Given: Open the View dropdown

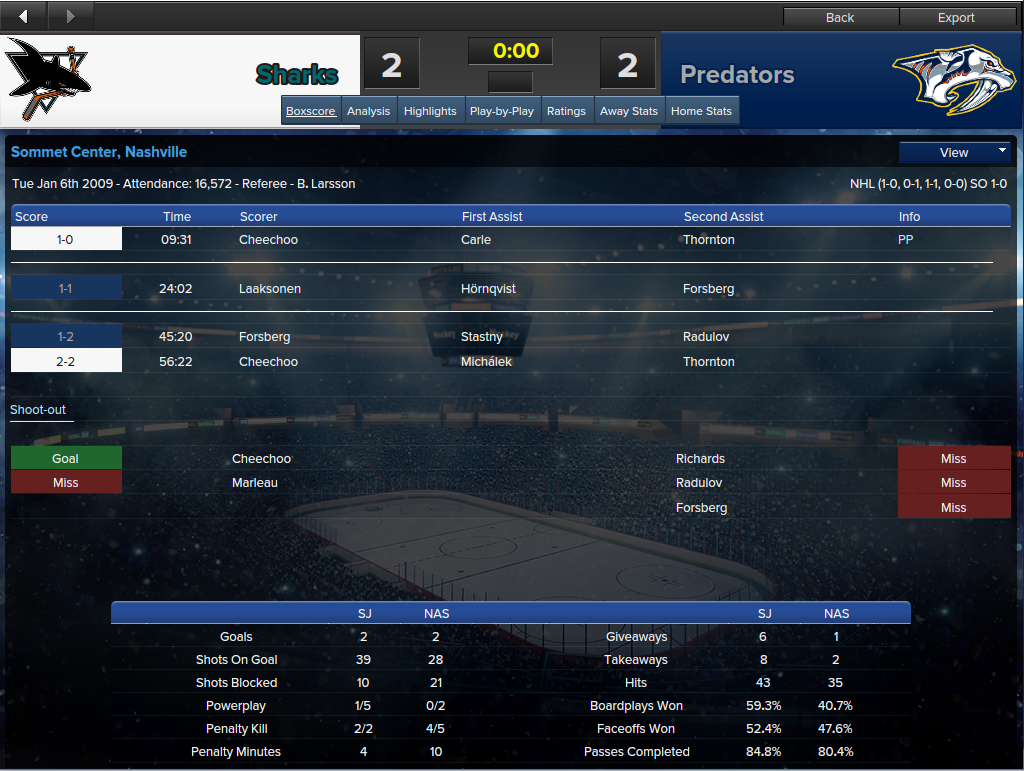Looking at the screenshot, I should click(955, 152).
